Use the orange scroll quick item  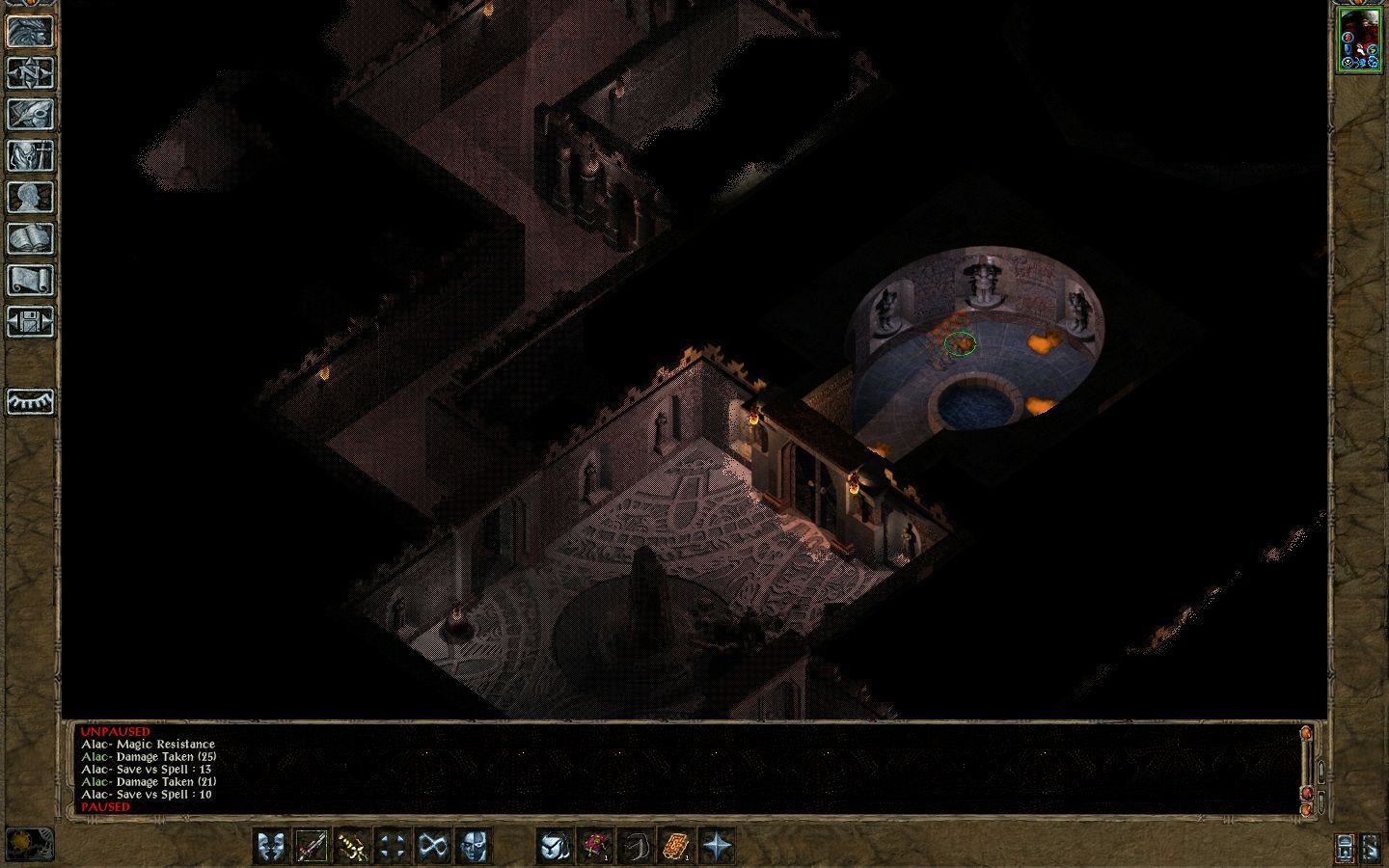(x=675, y=847)
